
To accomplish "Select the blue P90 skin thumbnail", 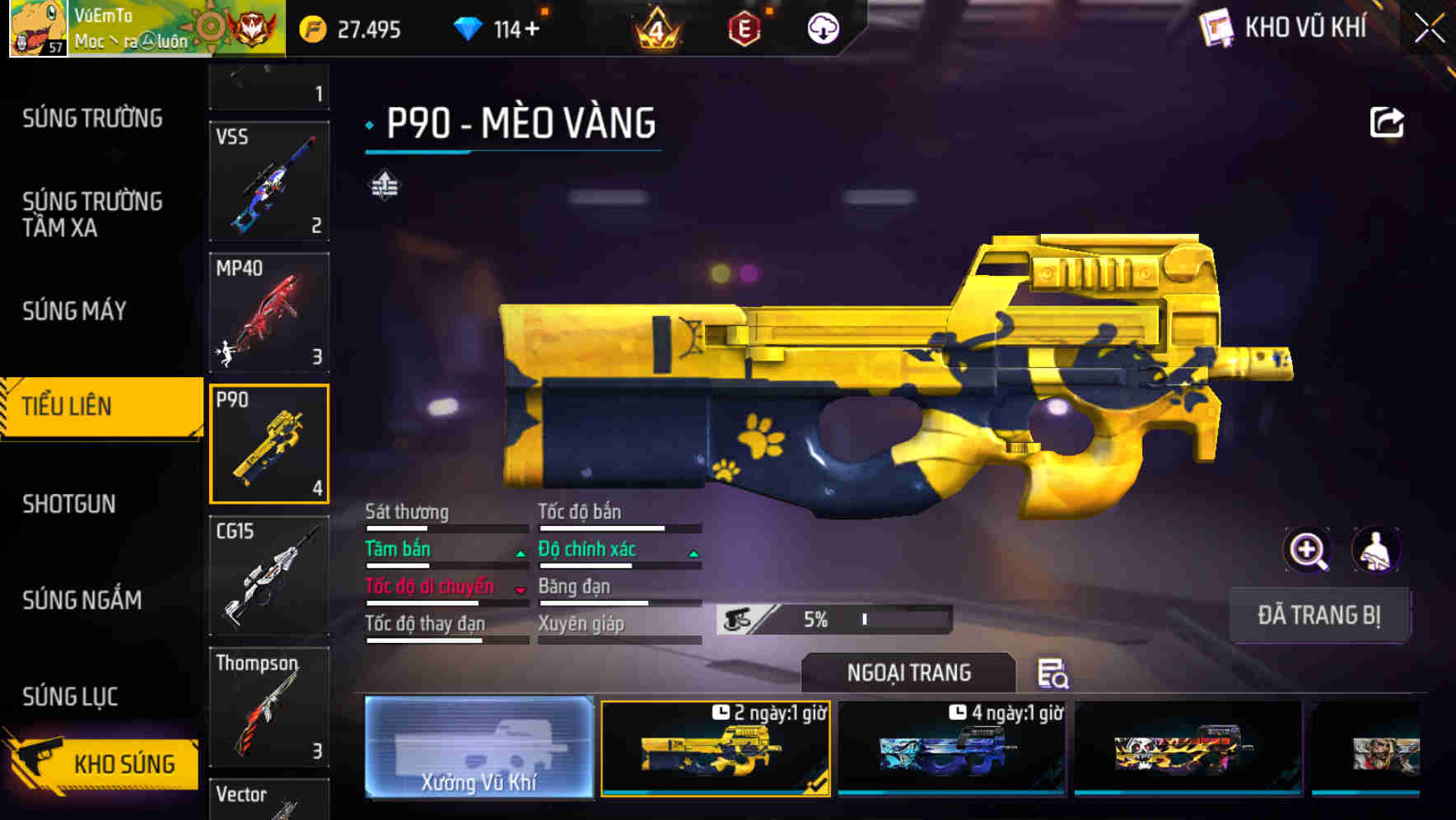I will coord(949,748).
